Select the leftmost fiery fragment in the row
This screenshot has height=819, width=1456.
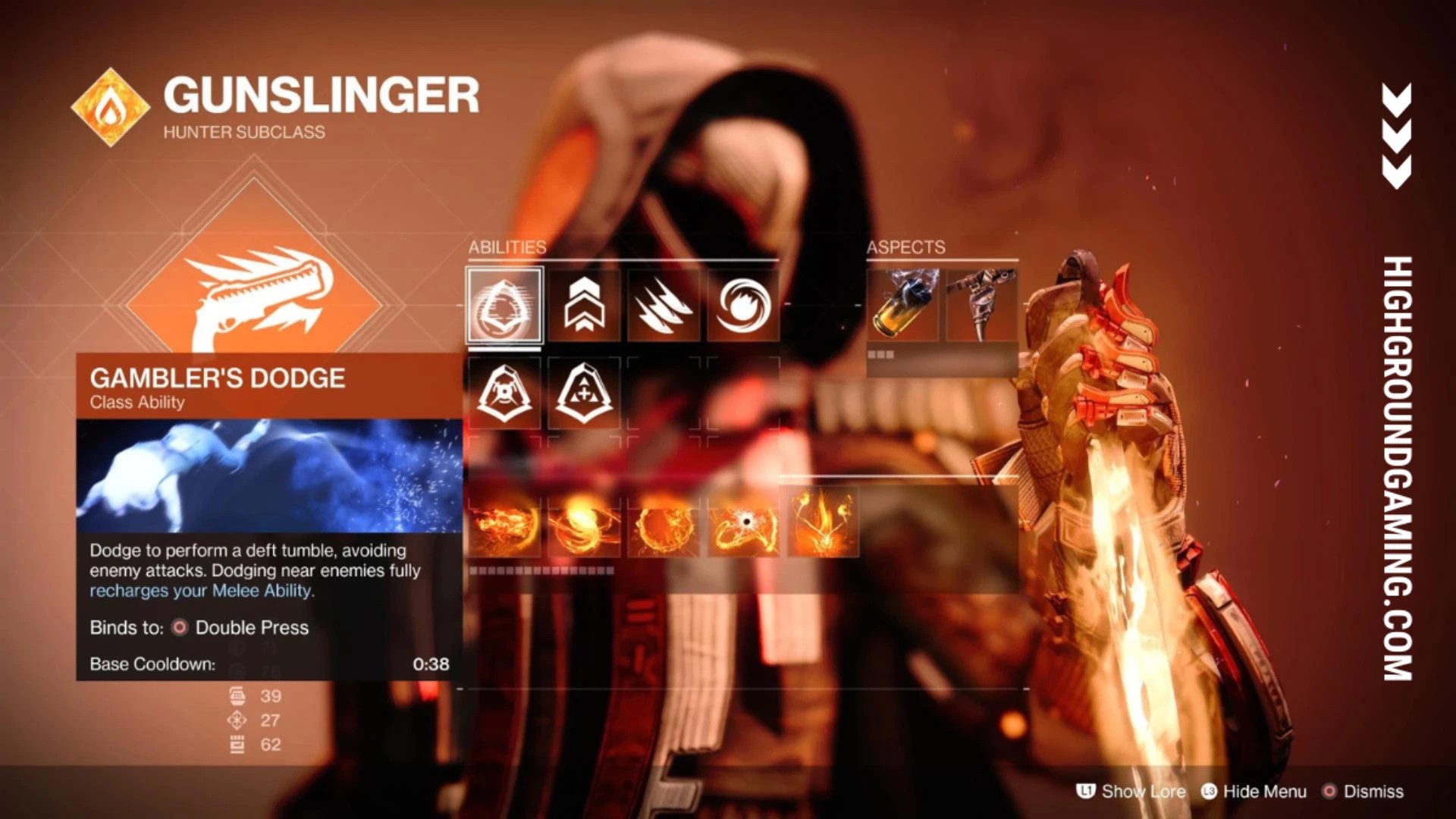coord(503,523)
